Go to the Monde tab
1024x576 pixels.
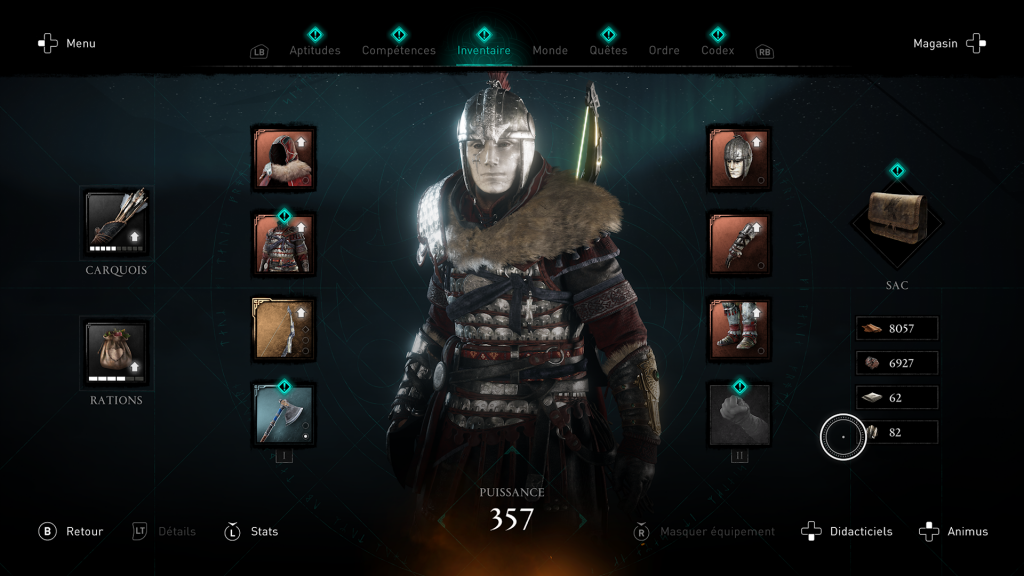[550, 50]
